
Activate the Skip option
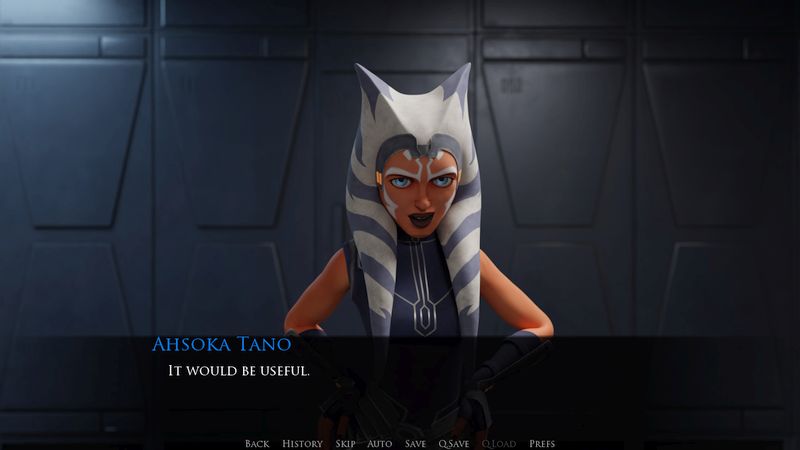tap(345, 443)
